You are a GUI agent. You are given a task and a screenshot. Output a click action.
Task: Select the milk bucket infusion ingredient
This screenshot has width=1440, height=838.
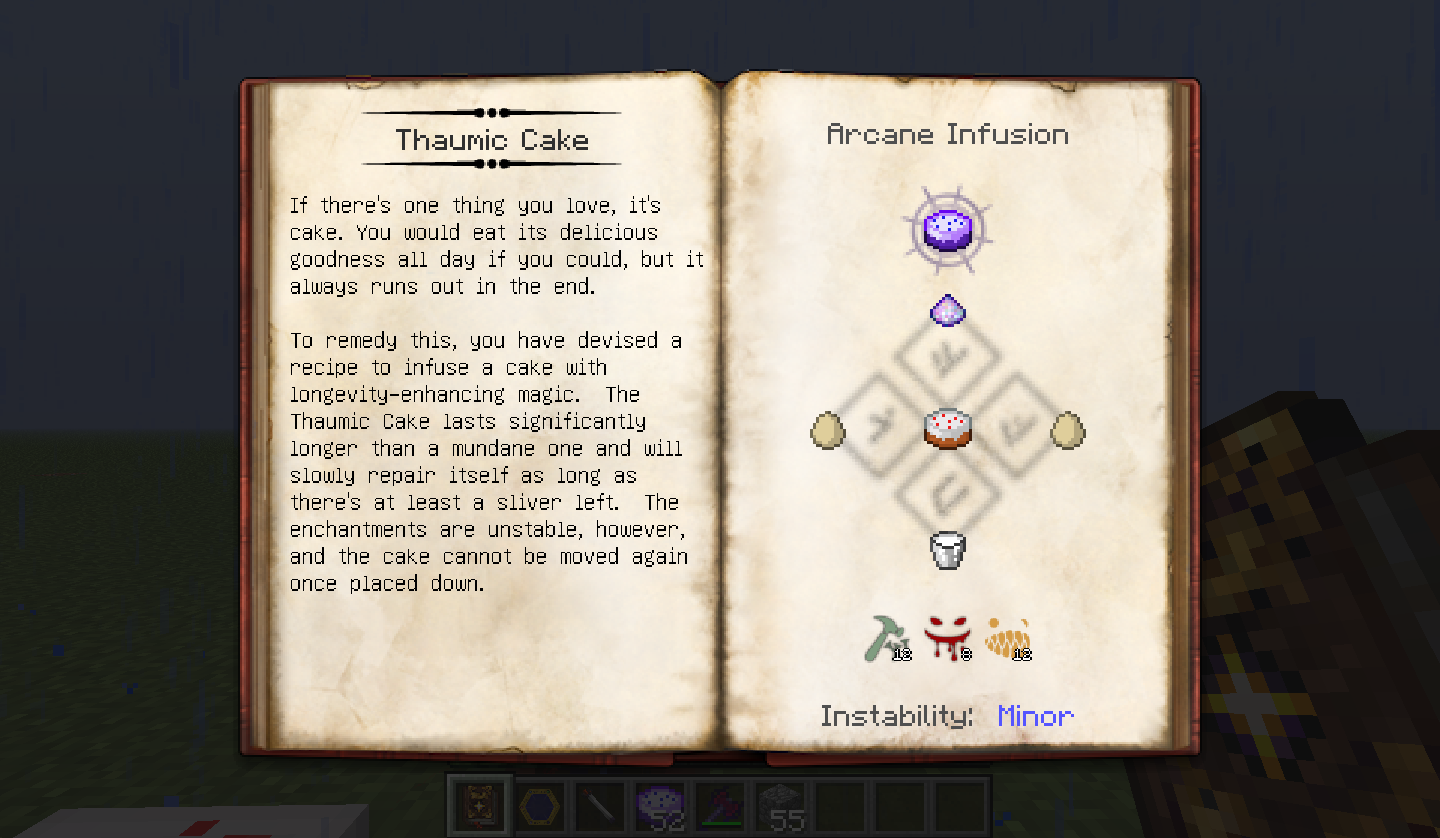[x=947, y=550]
